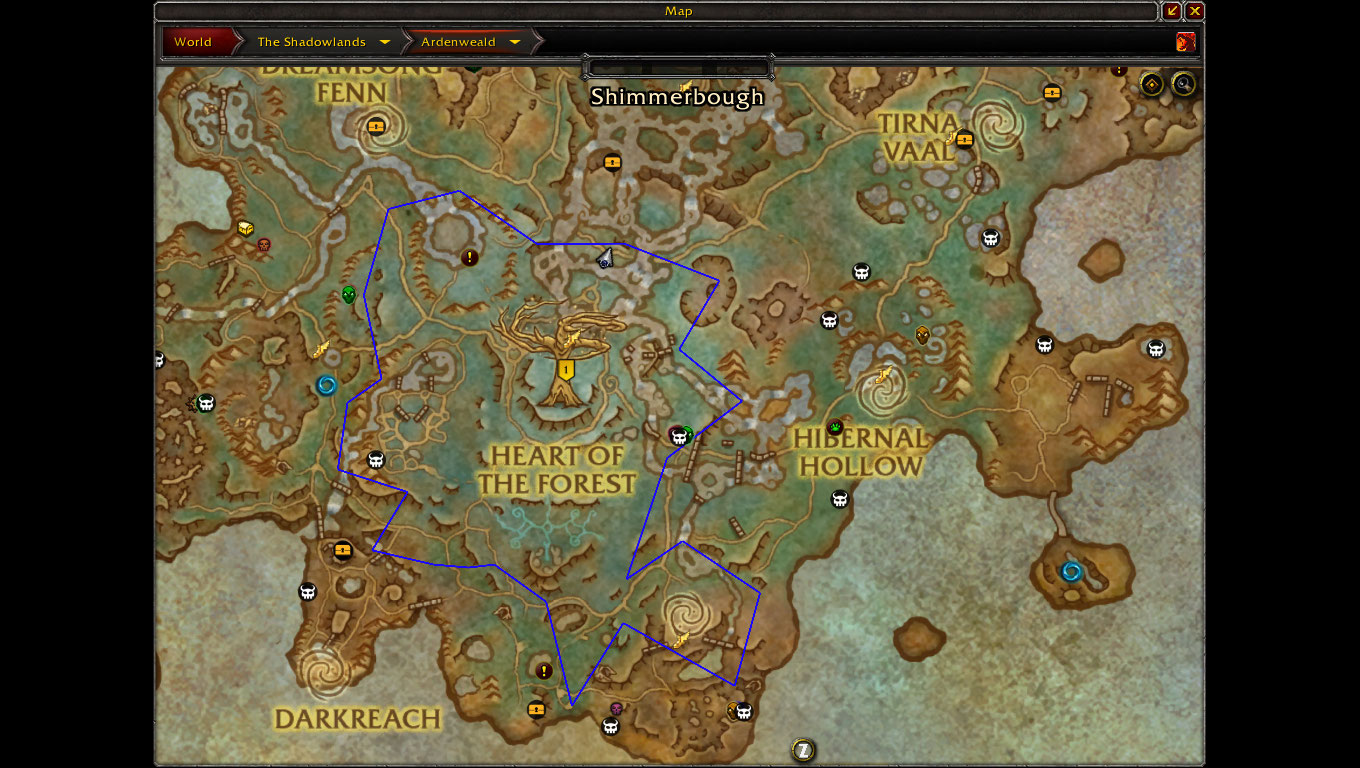Viewport: 1360px width, 768px height.
Task: Minimize the map with the arrow button
Action: point(1172,11)
